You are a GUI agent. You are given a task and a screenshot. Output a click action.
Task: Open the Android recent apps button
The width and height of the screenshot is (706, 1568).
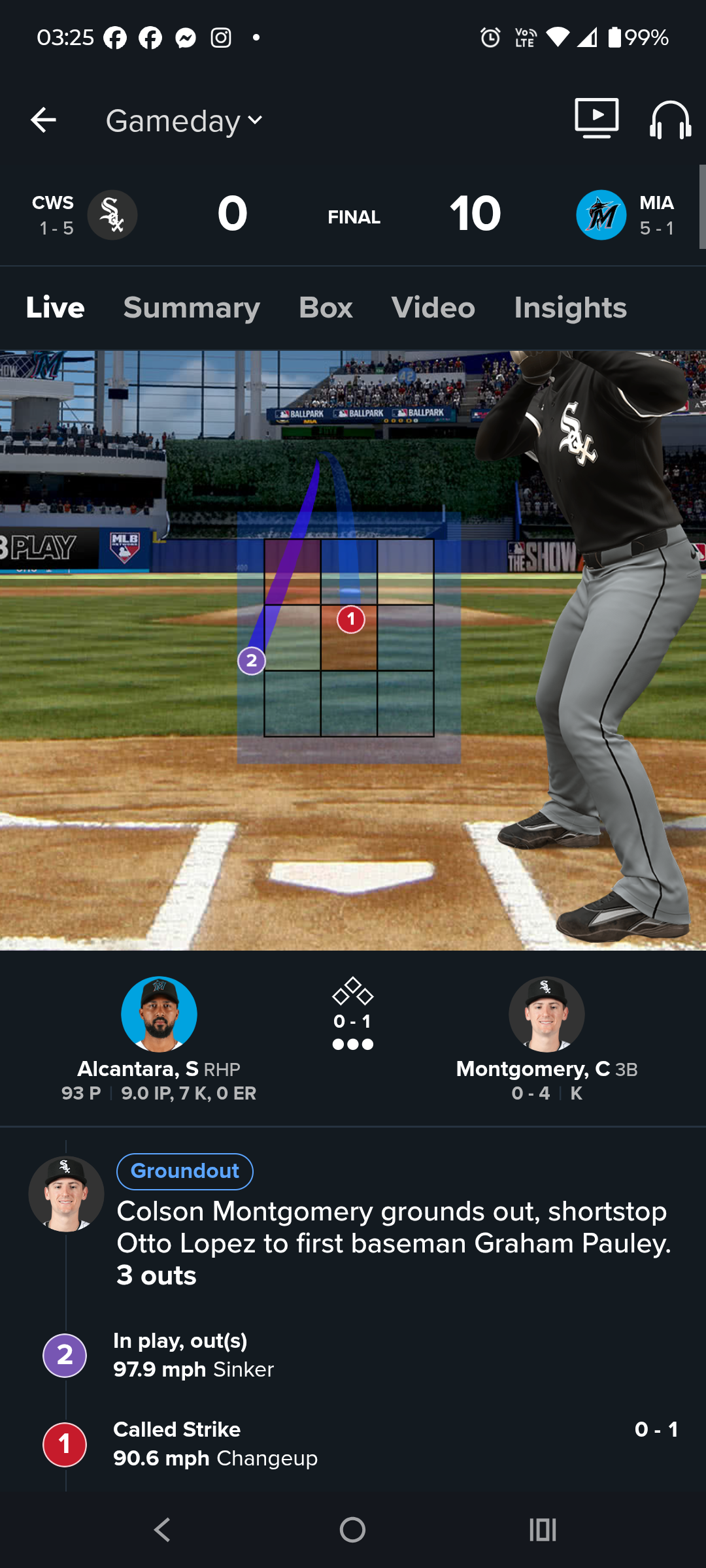pyautogui.click(x=543, y=1529)
